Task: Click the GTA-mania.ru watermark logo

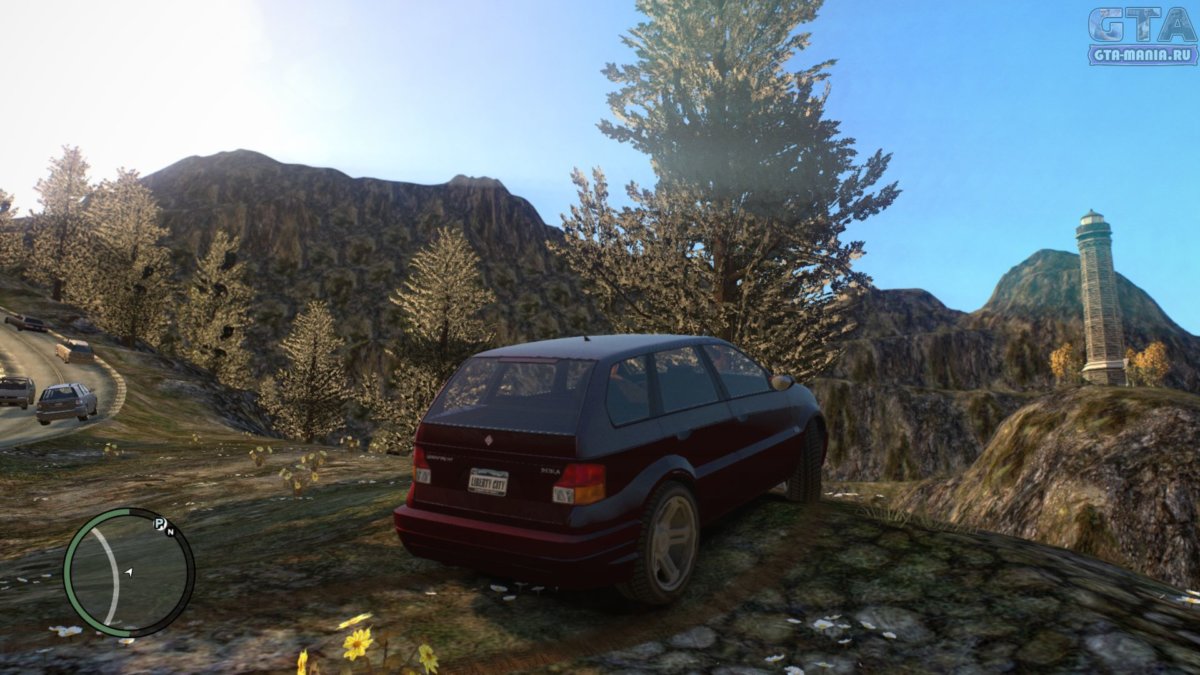Action: click(1141, 36)
